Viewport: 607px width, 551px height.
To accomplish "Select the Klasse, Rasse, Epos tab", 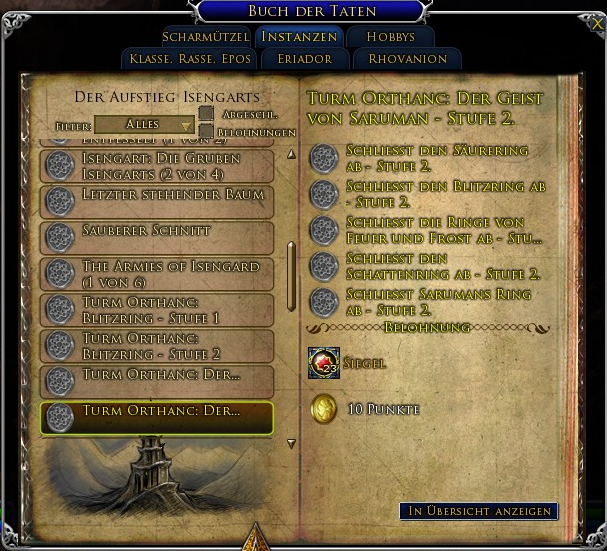I will click(x=190, y=59).
